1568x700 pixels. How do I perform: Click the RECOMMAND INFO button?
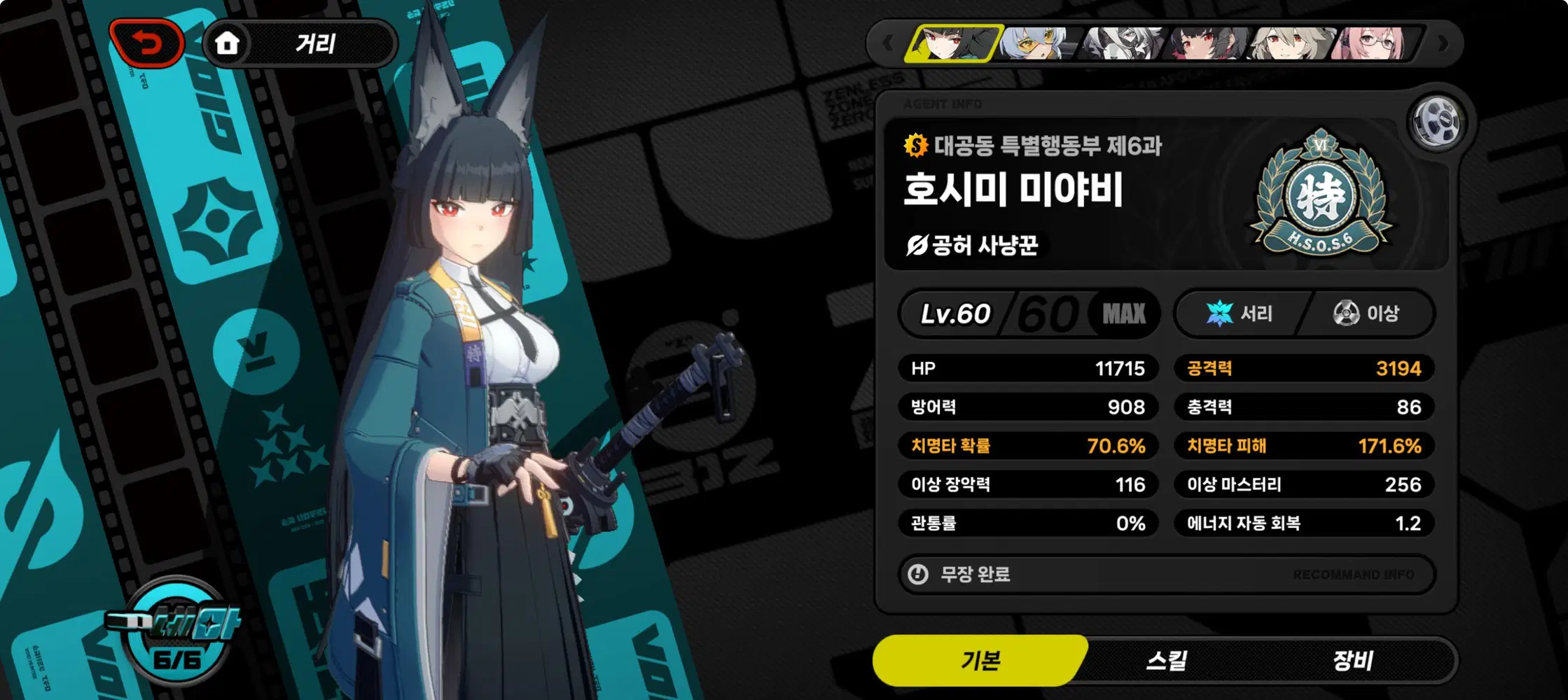pos(1355,574)
